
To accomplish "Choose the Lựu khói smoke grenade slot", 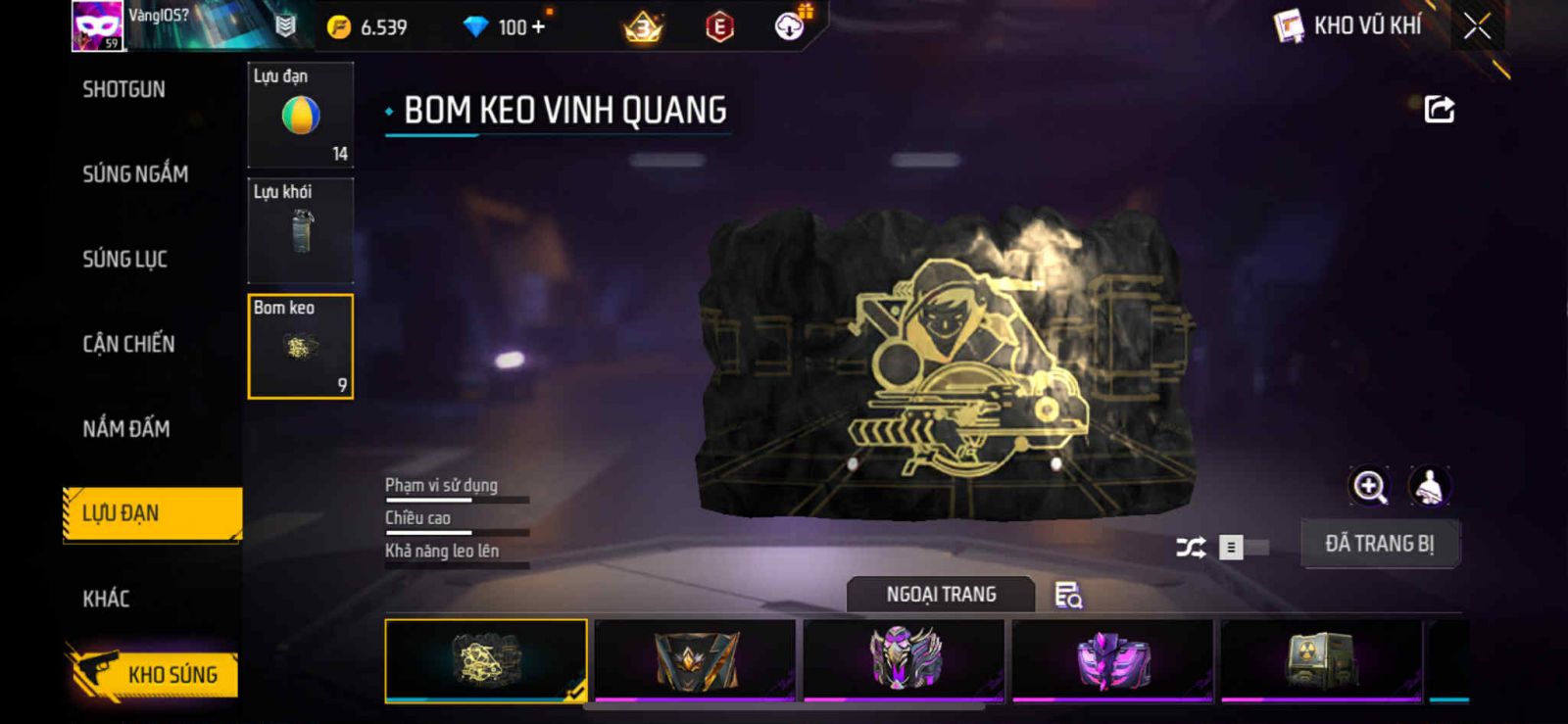I will tap(300, 230).
